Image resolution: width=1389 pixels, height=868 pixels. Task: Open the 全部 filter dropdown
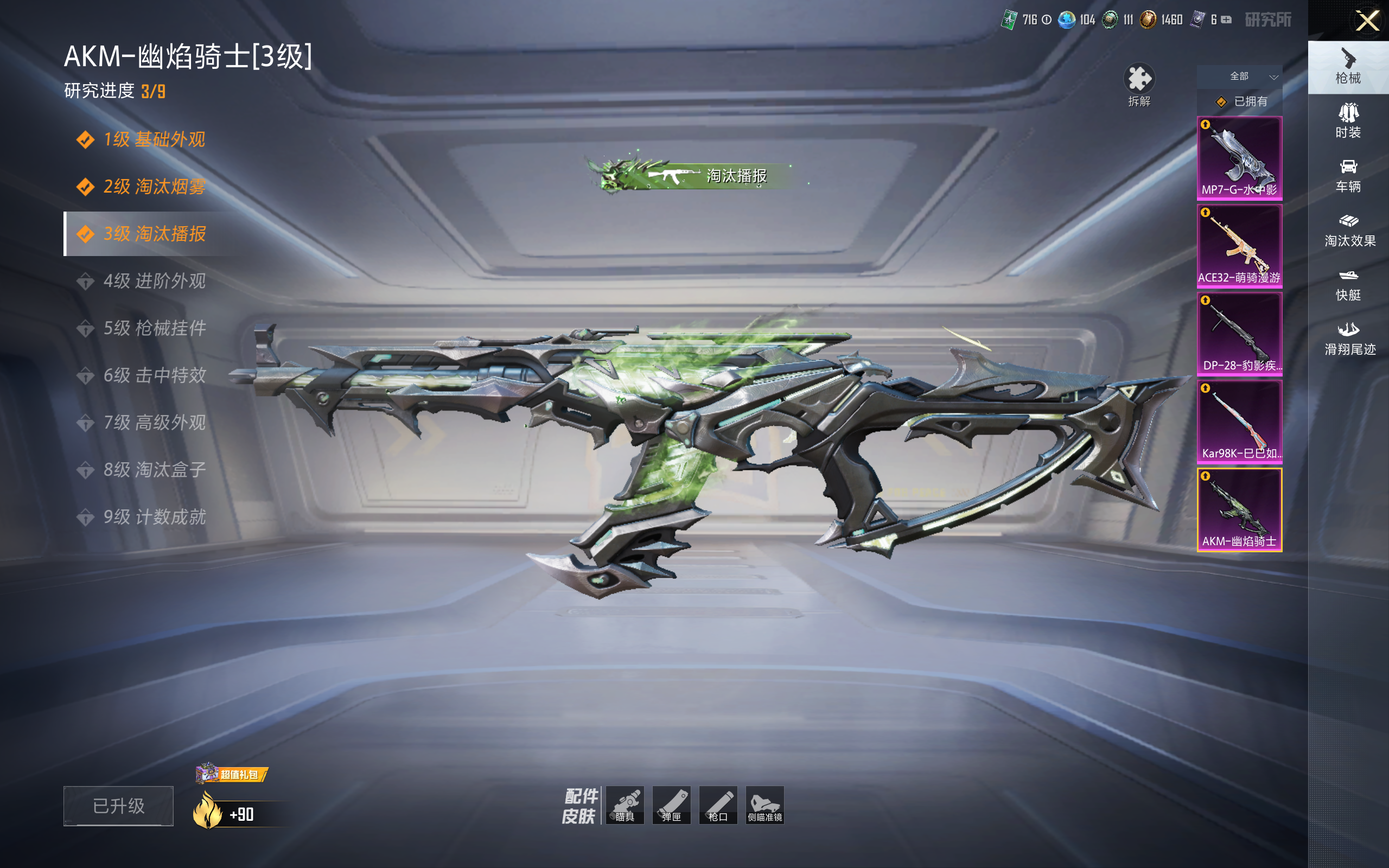coord(1240,76)
